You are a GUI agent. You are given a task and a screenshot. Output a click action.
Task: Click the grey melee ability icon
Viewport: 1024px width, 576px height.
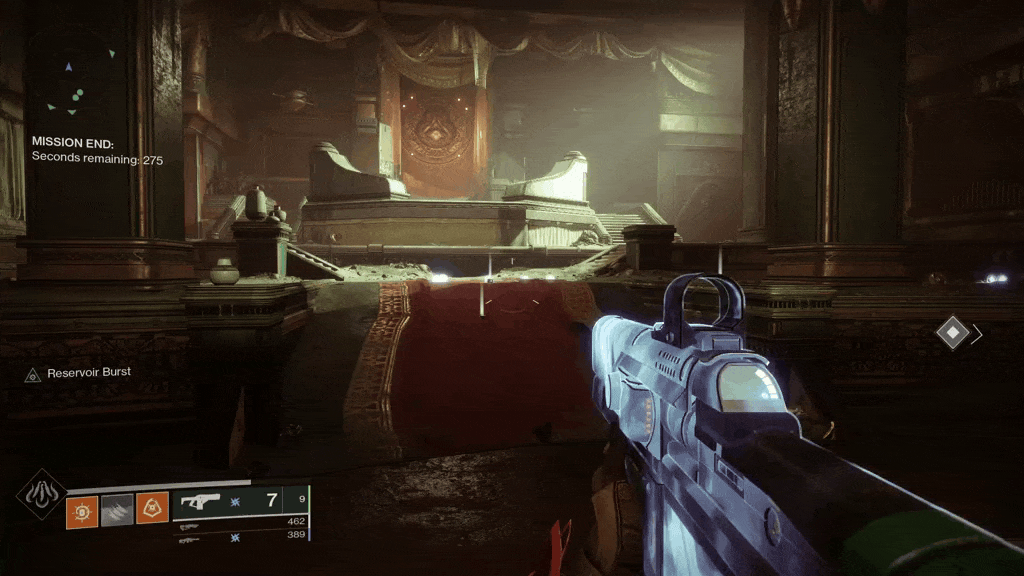click(117, 511)
